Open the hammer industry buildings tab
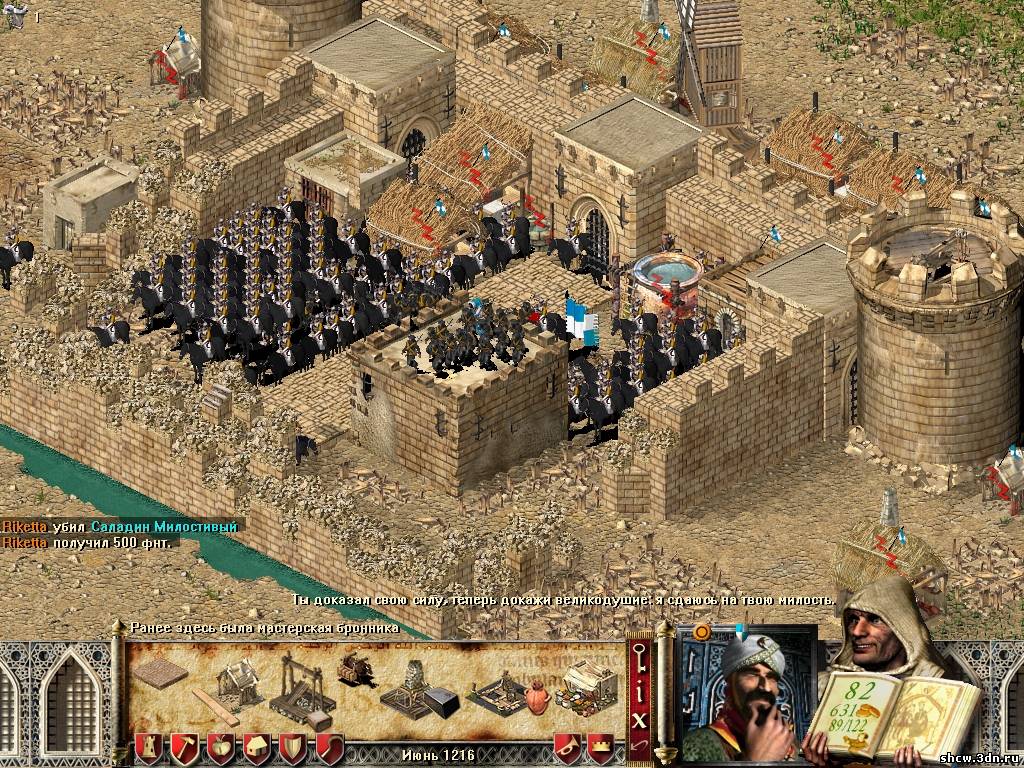 pos(185,747)
